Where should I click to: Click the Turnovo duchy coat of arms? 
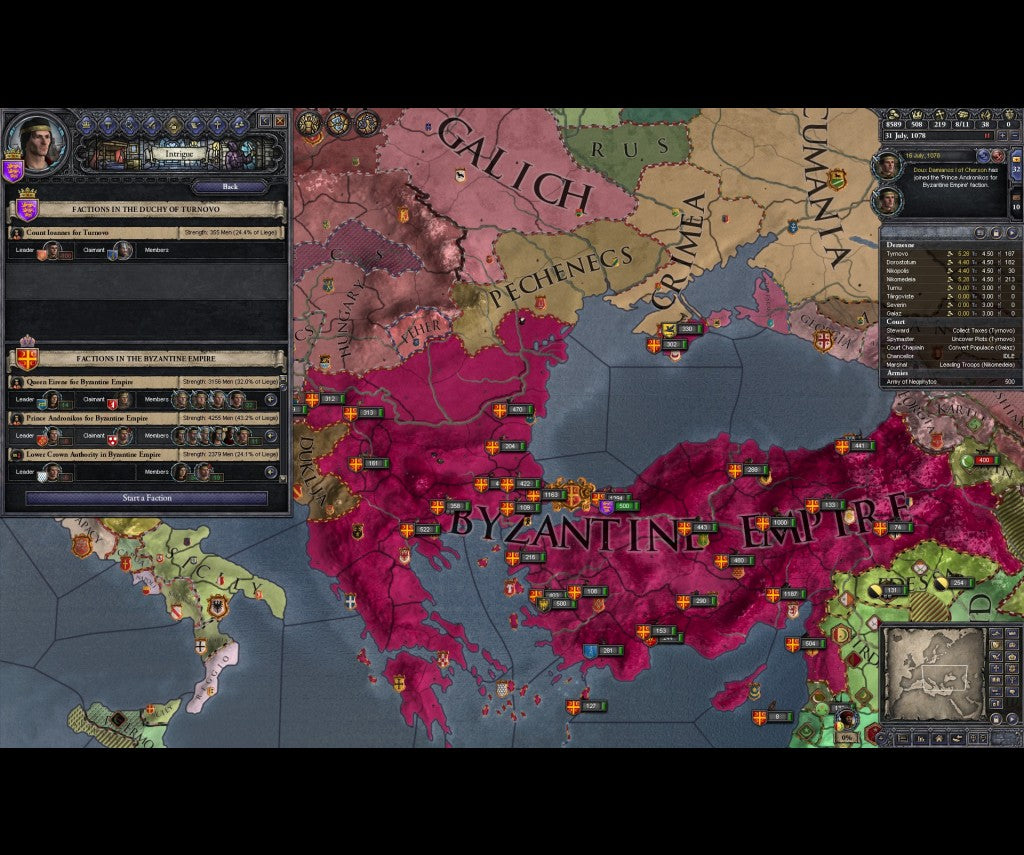pos(27,211)
